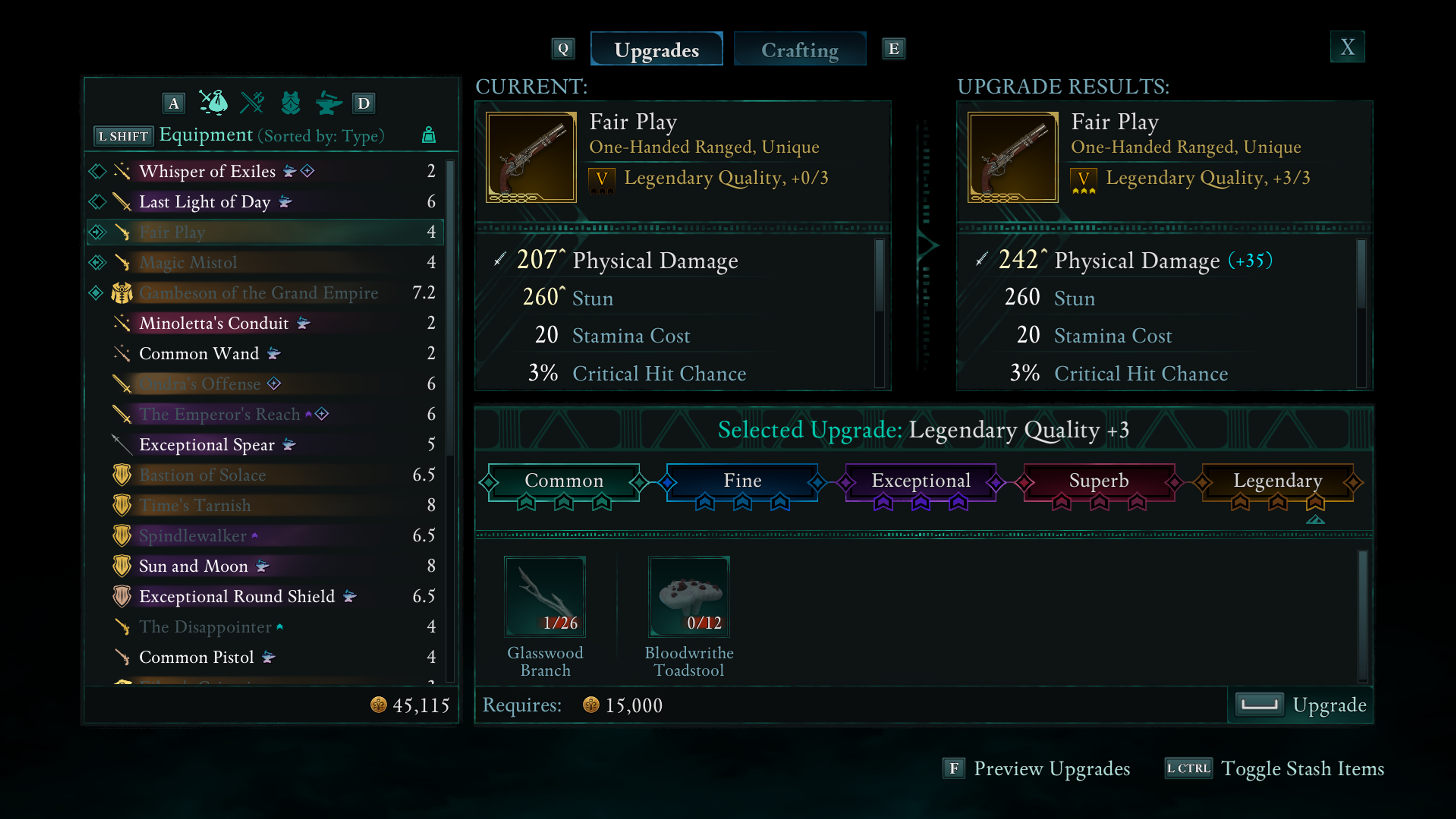Choose Last Light of Day weapon

(205, 201)
